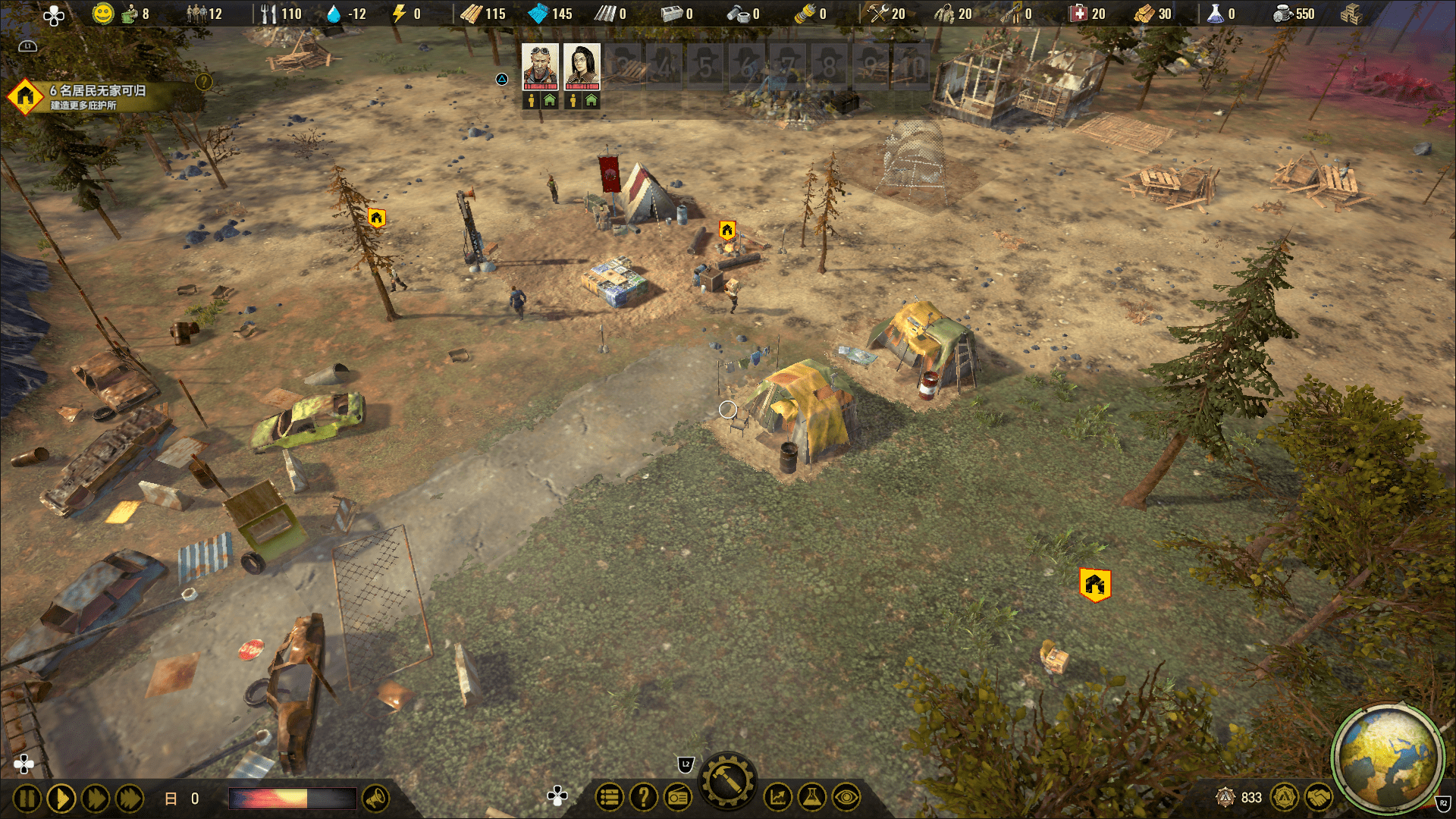
Task: Toggle the eye overlay view button
Action: pos(846,797)
